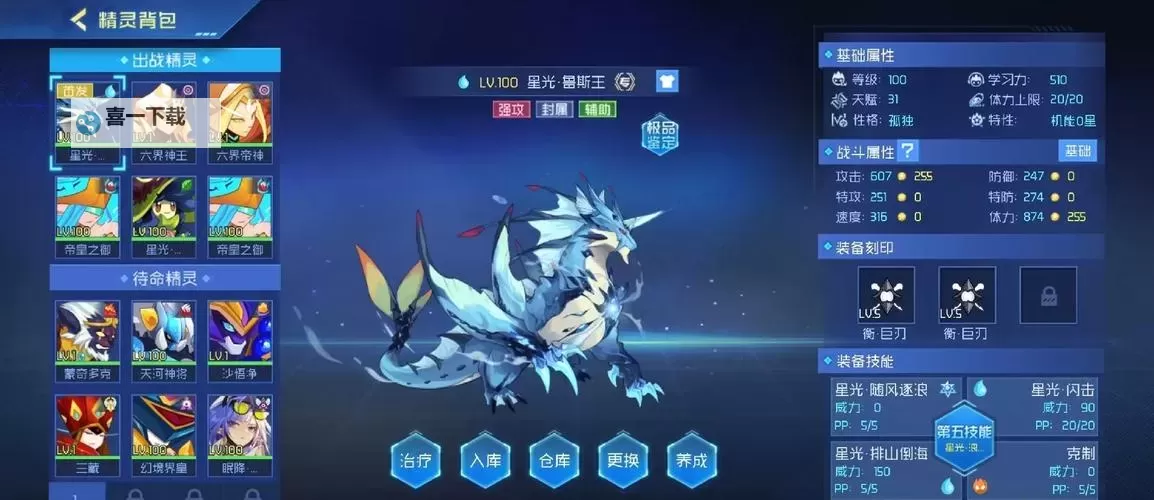Click the shirt skin icon
Screen dimensions: 1154x500
(x=667, y=81)
